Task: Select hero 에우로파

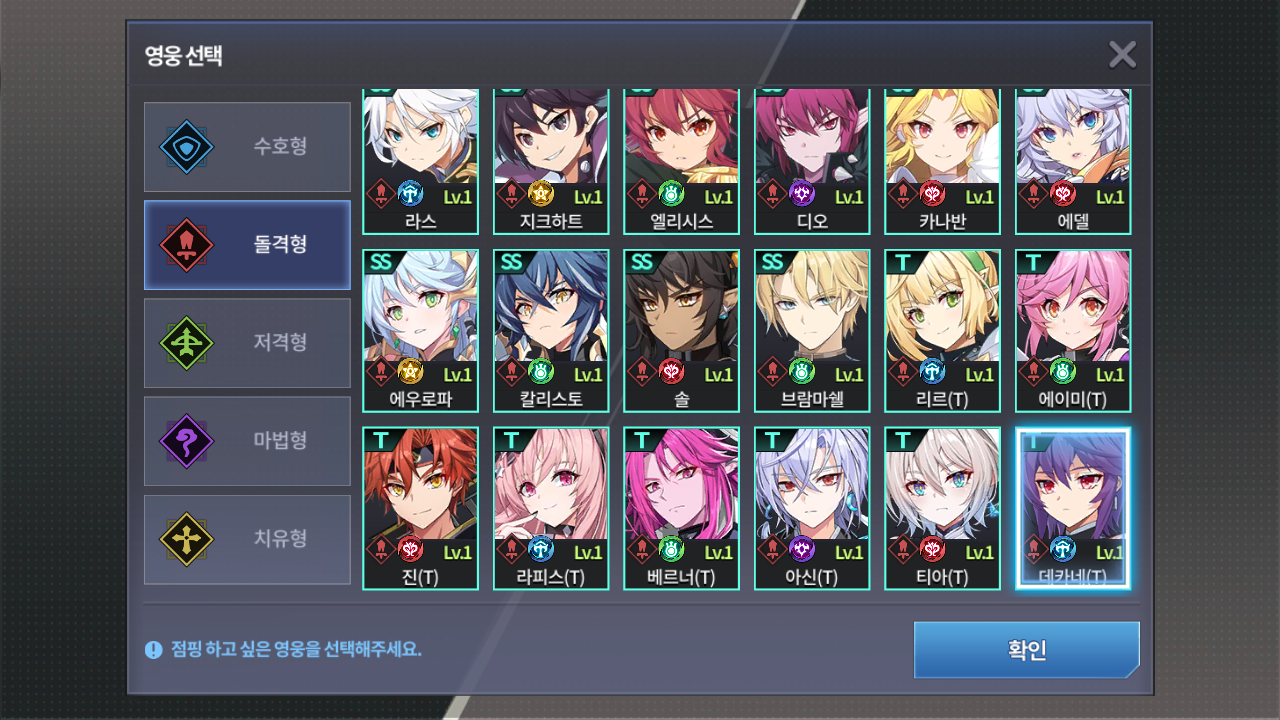Action: coord(420,330)
